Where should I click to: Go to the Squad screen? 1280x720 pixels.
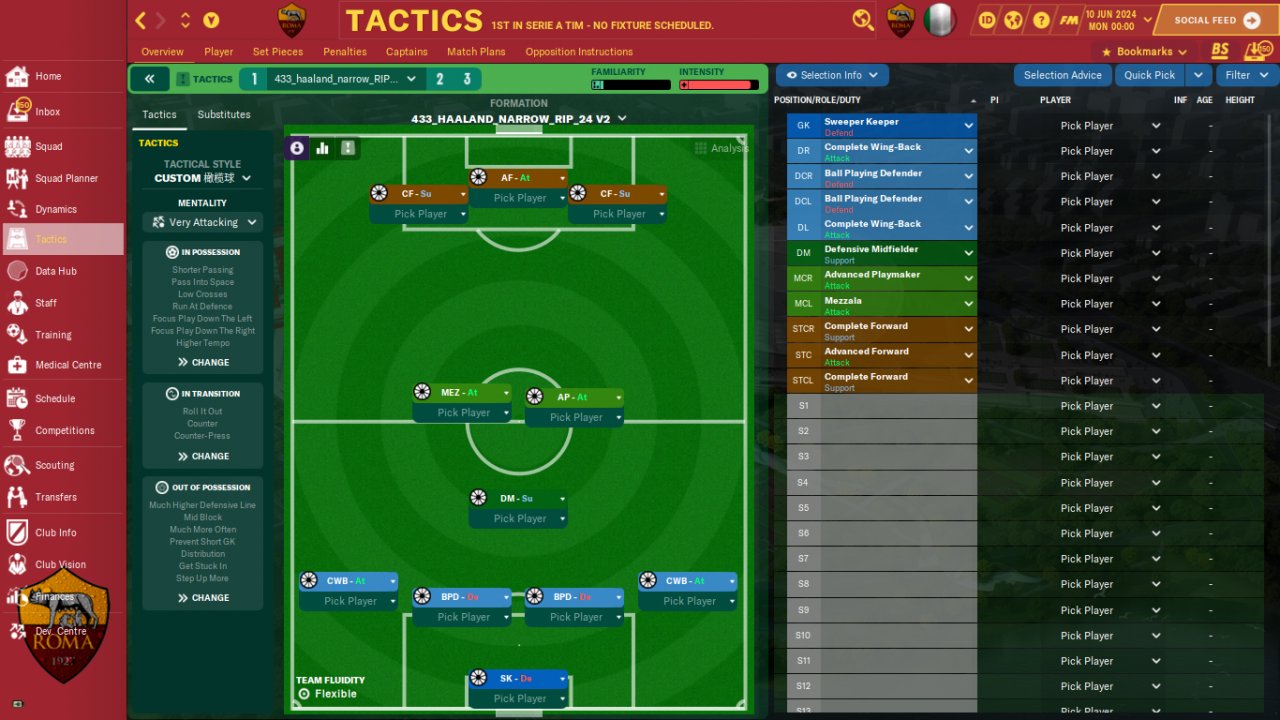(x=48, y=147)
